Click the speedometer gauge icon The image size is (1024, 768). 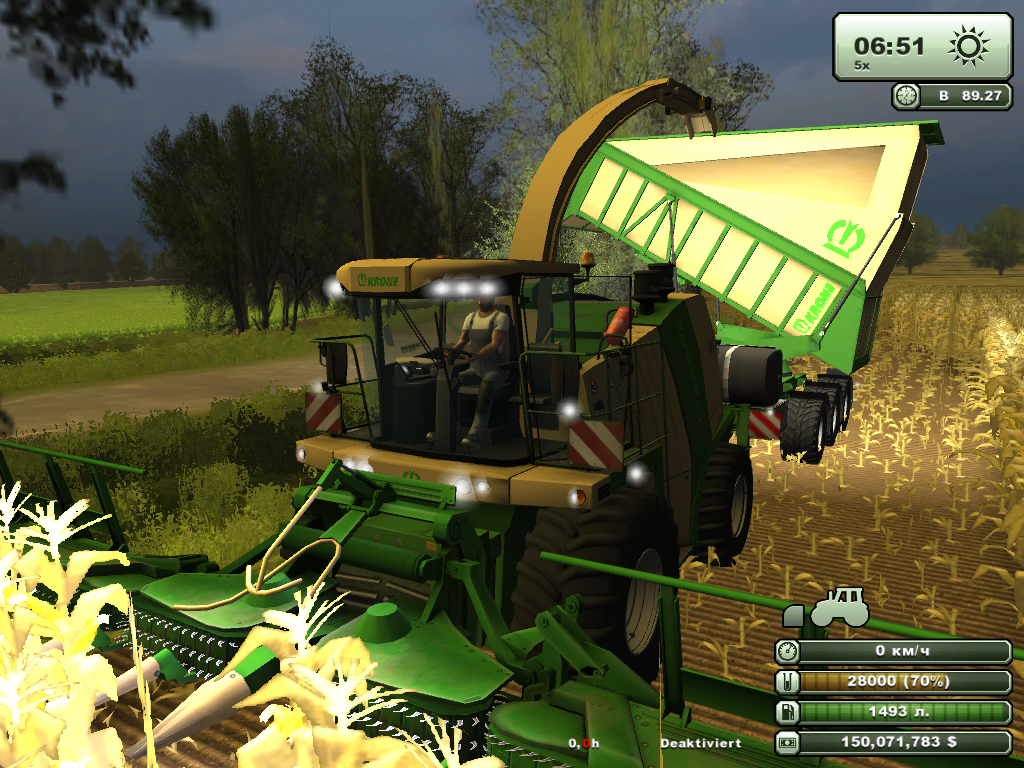click(788, 652)
